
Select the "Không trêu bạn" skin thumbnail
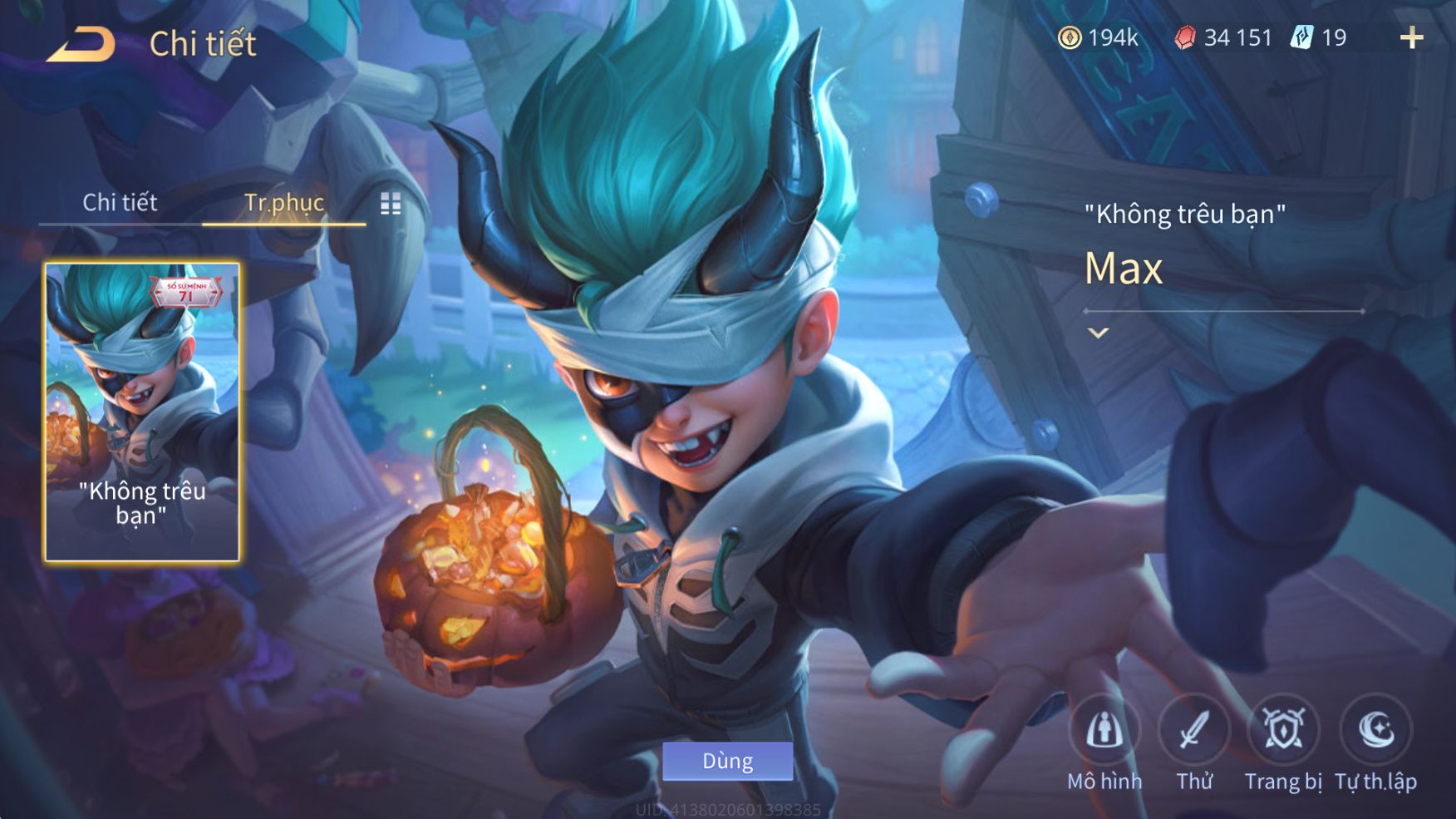coord(142,412)
